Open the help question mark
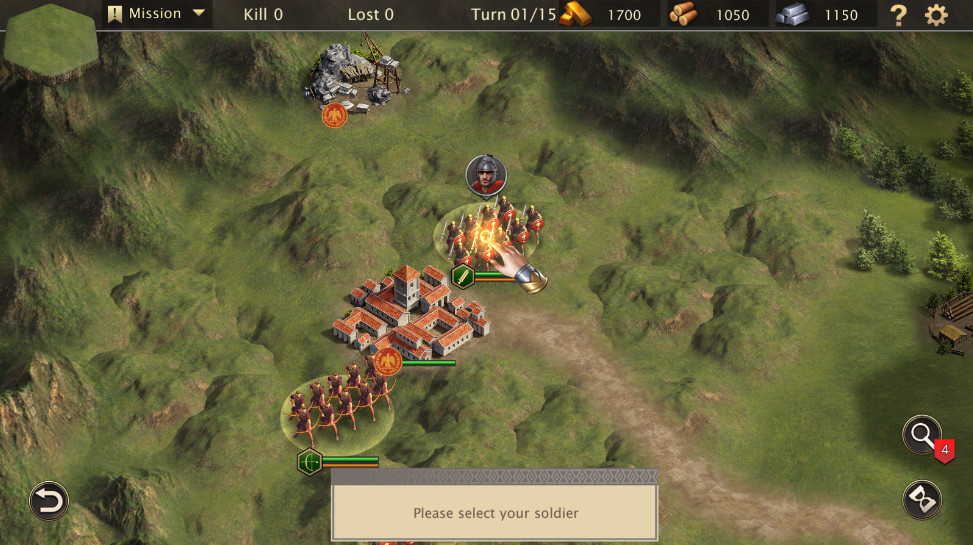This screenshot has height=545, width=973. click(898, 15)
